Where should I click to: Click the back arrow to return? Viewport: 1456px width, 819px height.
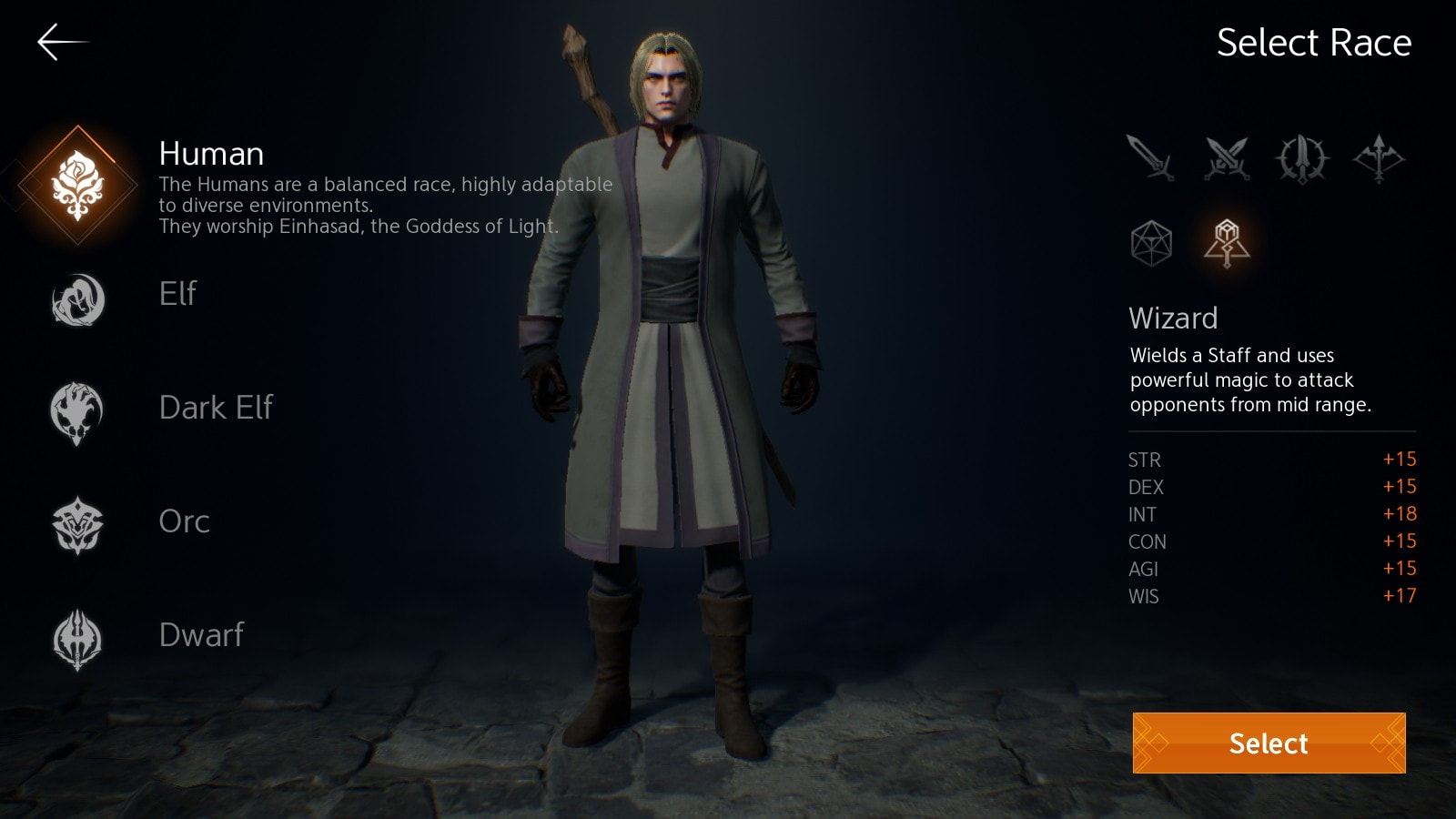coord(62,41)
